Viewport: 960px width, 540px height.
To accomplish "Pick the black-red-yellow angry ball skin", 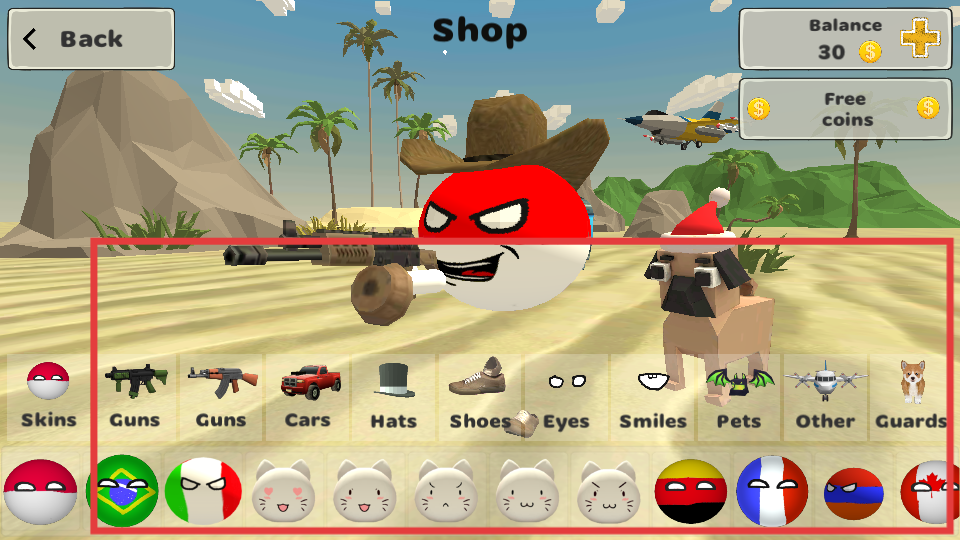I will point(690,490).
